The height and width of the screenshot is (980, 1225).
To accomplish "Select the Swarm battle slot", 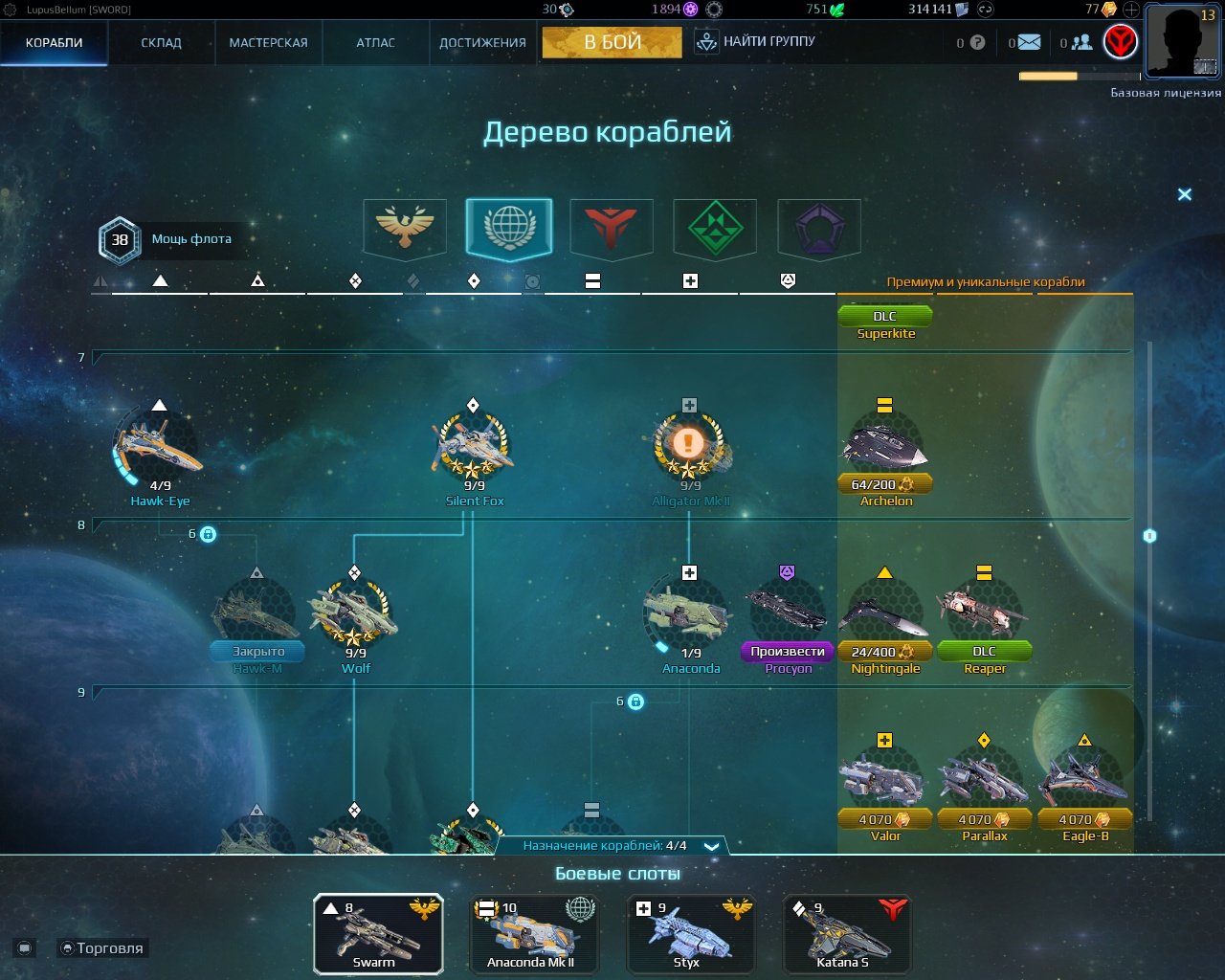I will [x=378, y=934].
